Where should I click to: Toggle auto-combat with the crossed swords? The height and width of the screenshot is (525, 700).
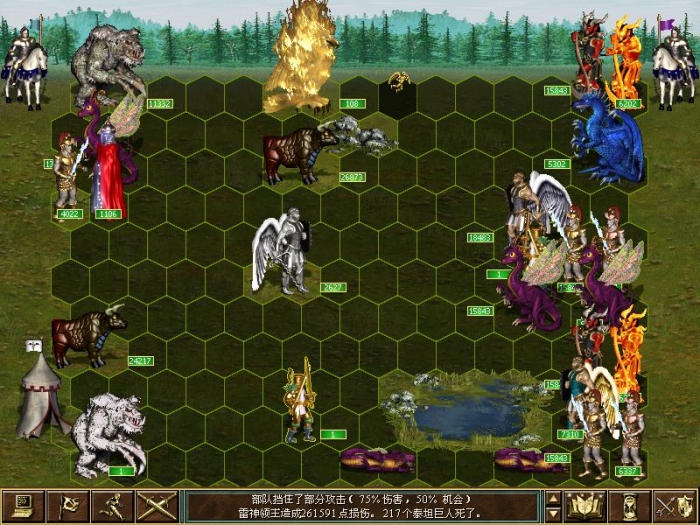[158, 506]
